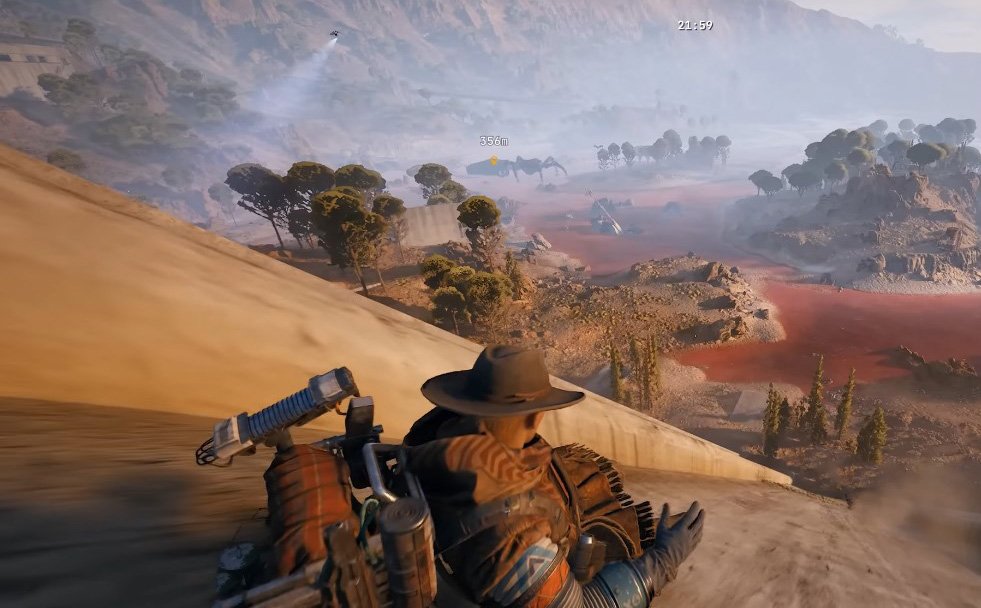Click the yellow objective waypoint marker
Viewport: 981px width, 608px height.
pyautogui.click(x=493, y=159)
